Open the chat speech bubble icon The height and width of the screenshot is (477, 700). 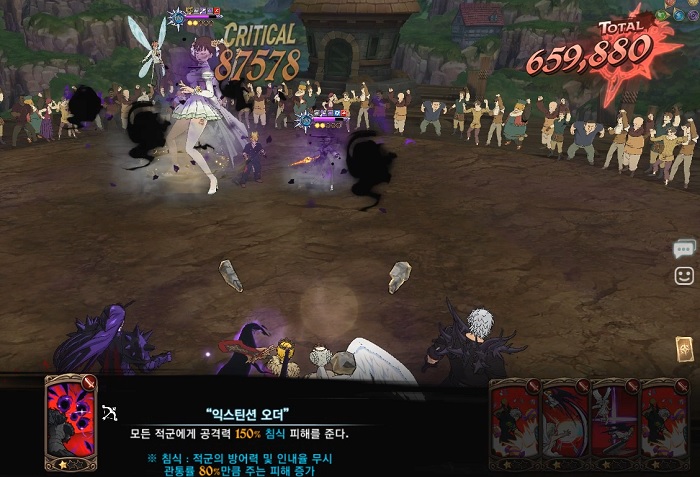(x=684, y=249)
